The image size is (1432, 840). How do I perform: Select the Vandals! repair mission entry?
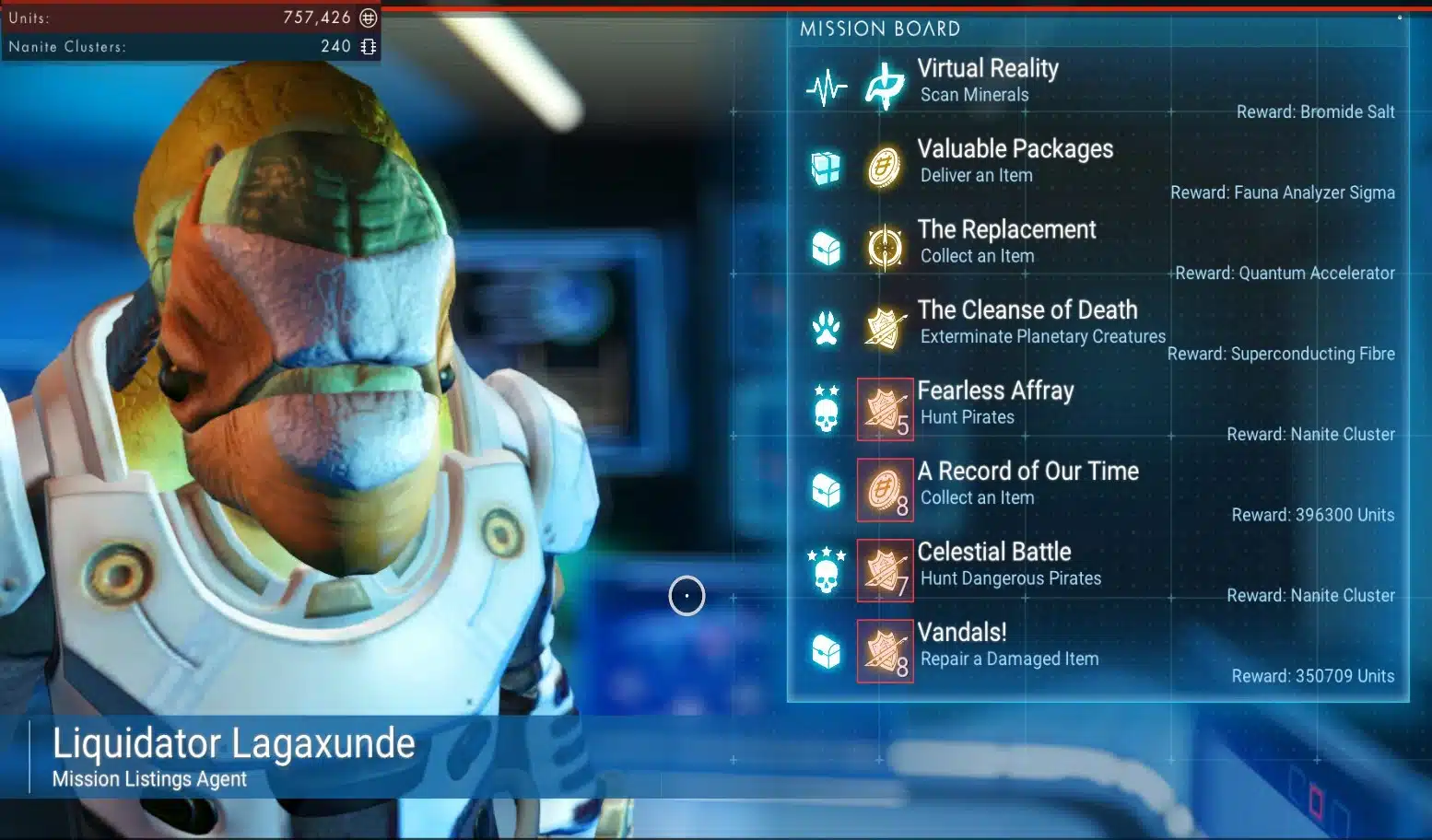coord(1009,644)
